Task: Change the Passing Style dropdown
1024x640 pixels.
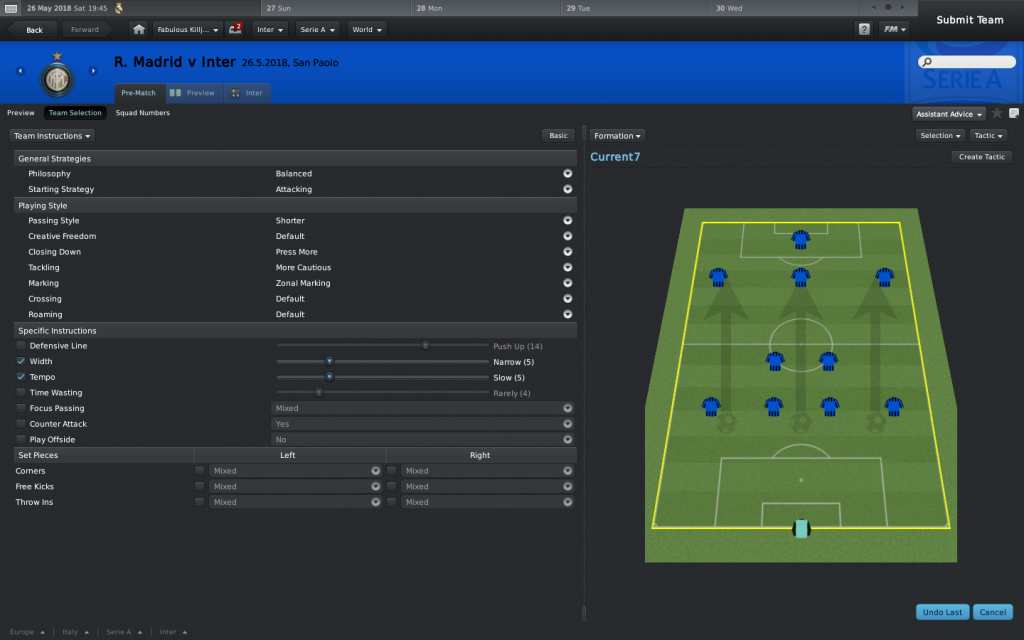Action: pyautogui.click(x=567, y=221)
